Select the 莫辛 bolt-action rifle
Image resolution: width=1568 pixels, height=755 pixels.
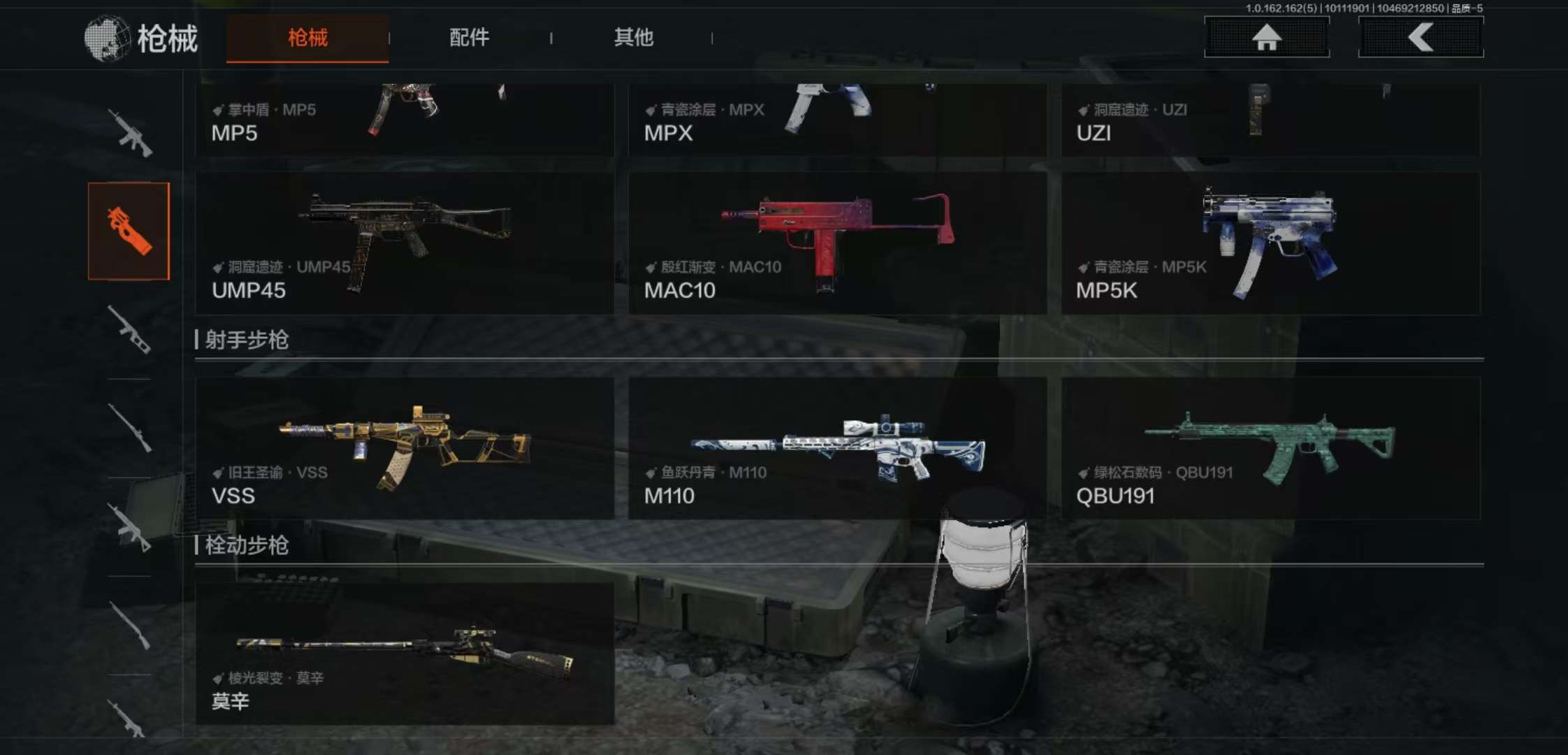[405, 654]
